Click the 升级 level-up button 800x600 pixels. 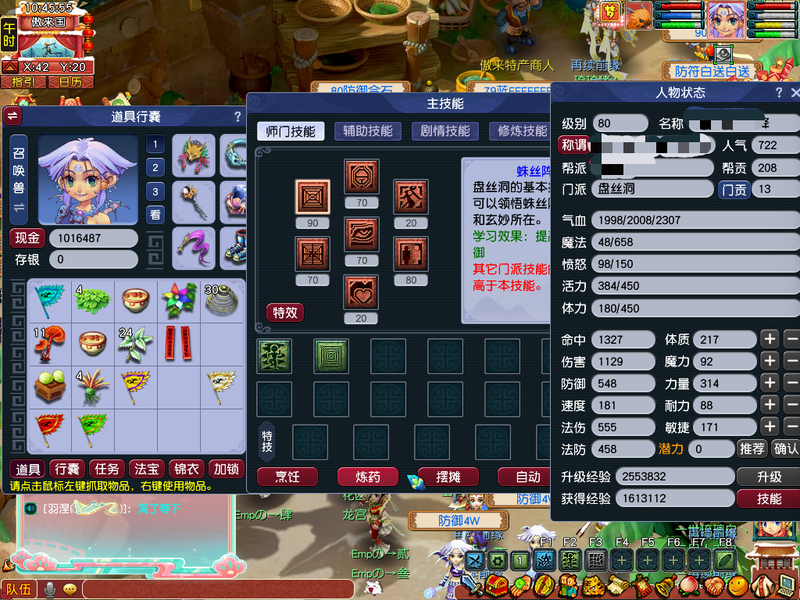click(x=767, y=477)
